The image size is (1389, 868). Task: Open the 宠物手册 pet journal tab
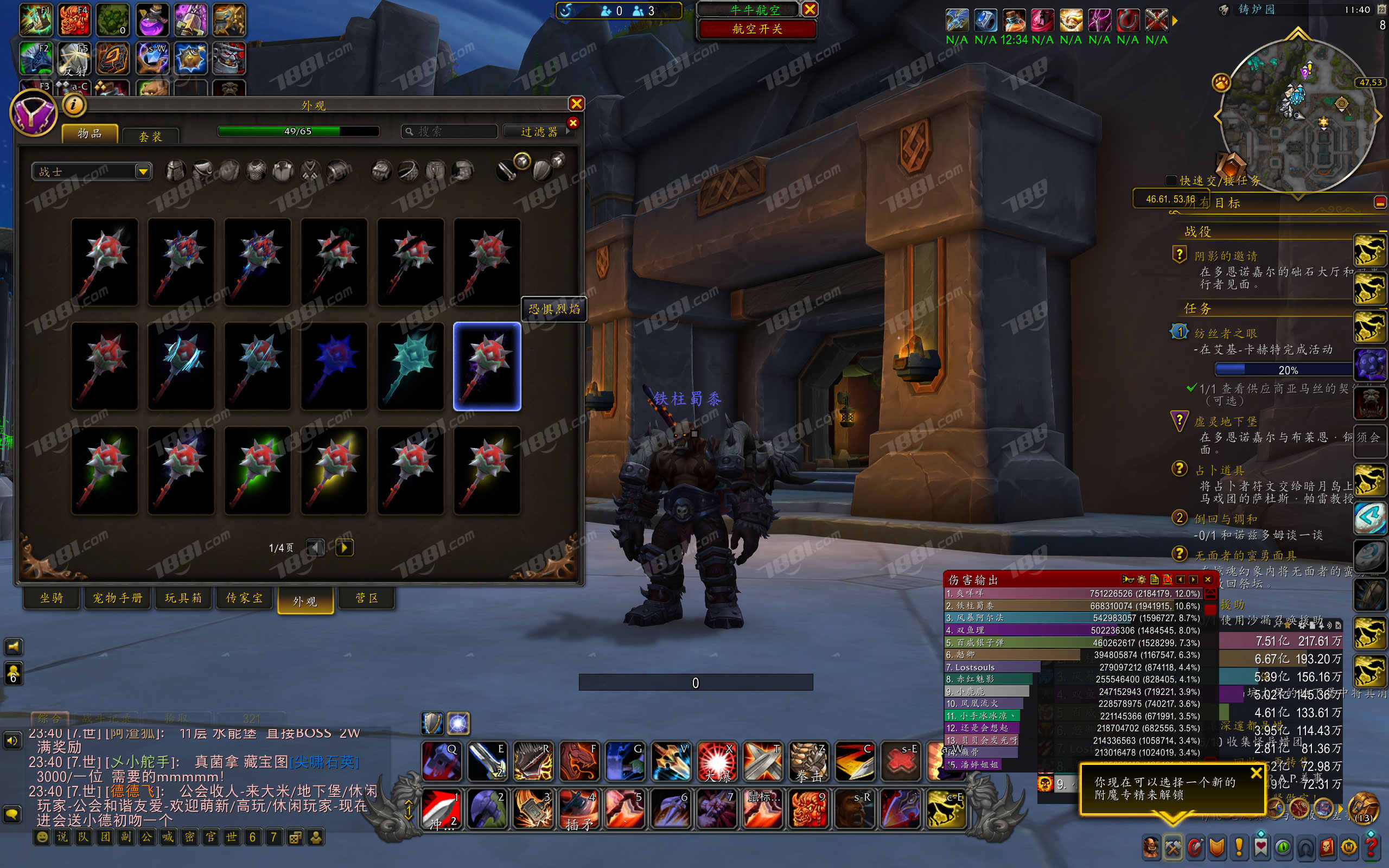pos(118,598)
